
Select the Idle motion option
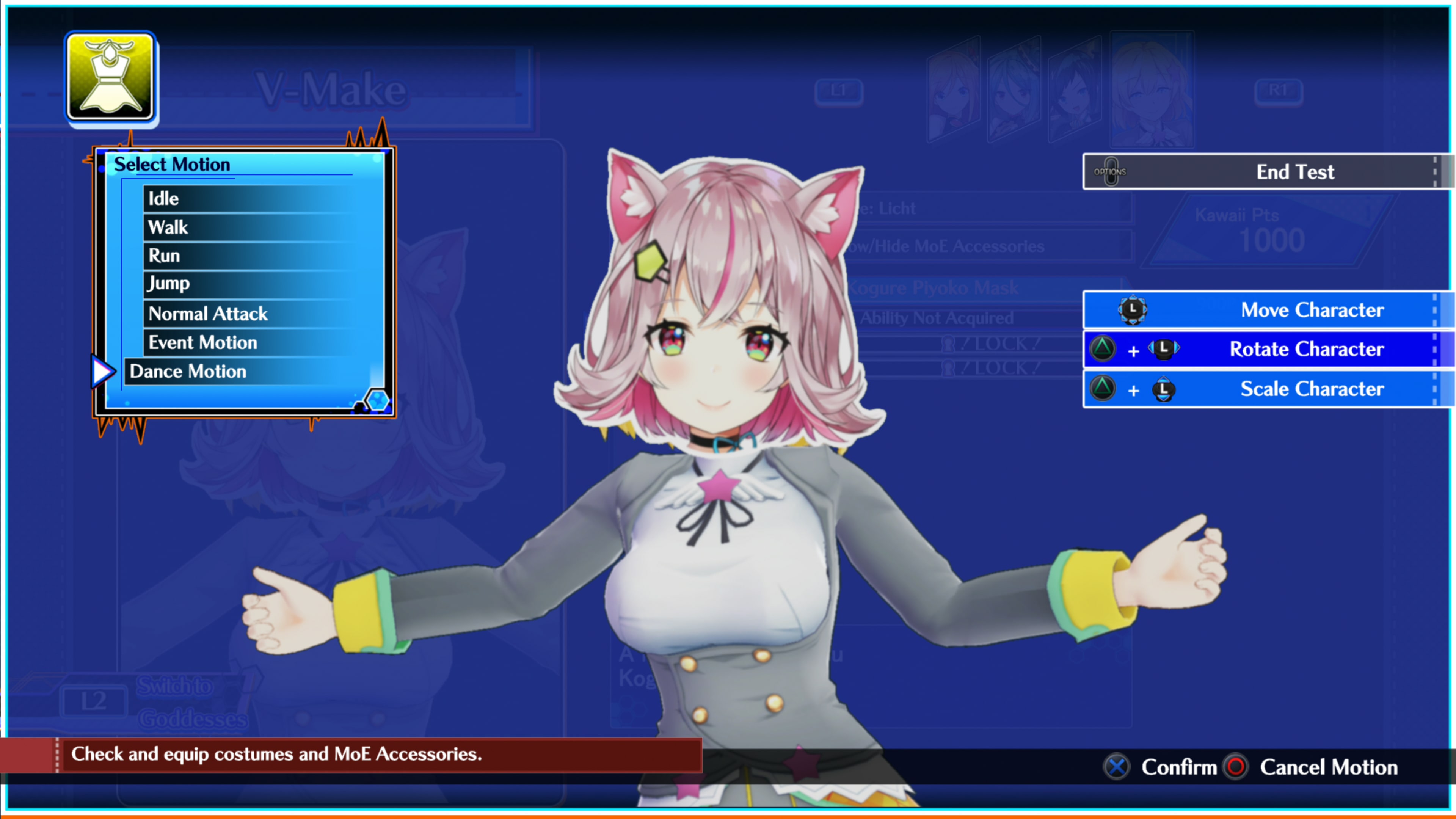click(163, 198)
